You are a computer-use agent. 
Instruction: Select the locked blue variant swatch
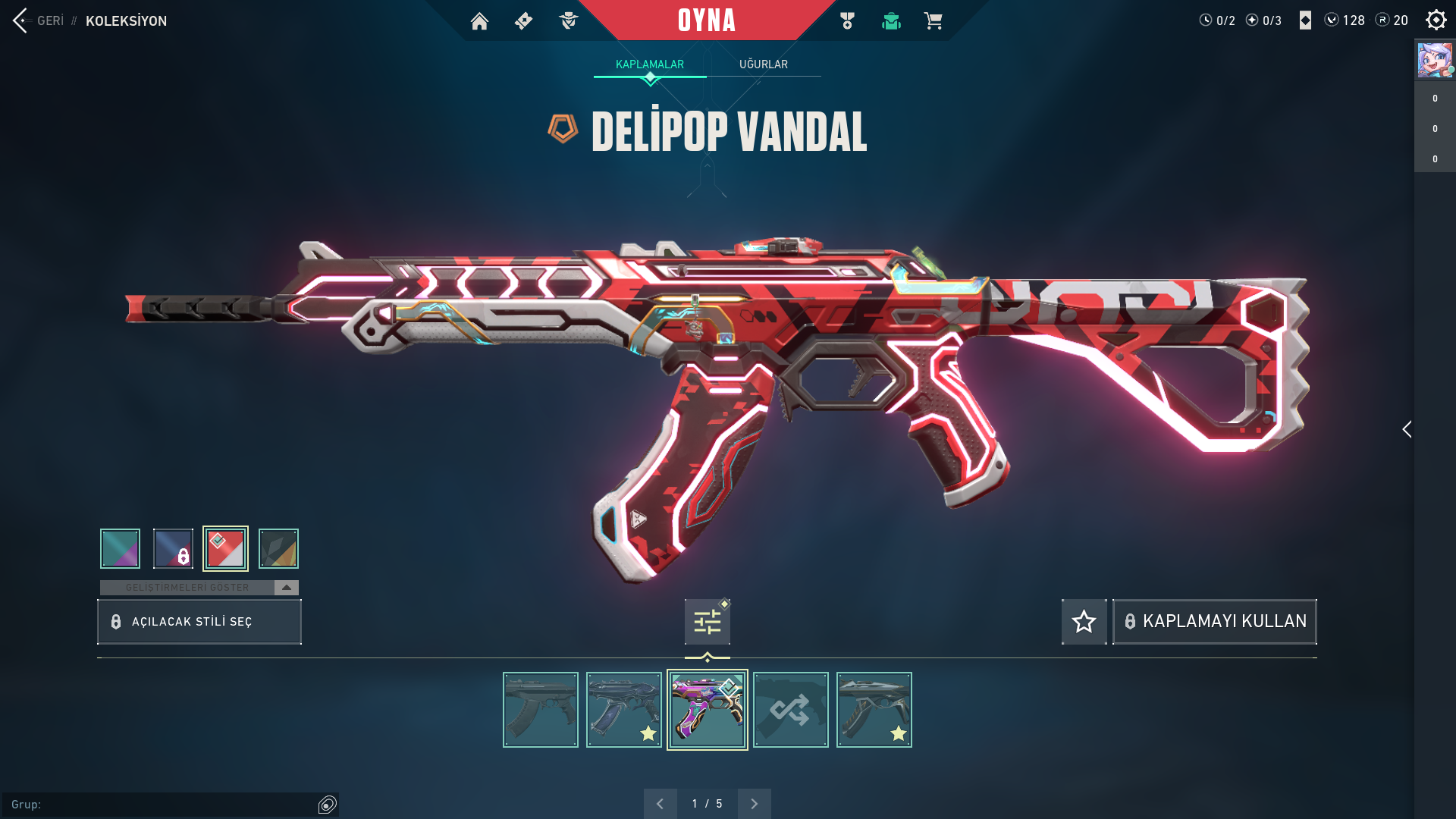pos(173,548)
